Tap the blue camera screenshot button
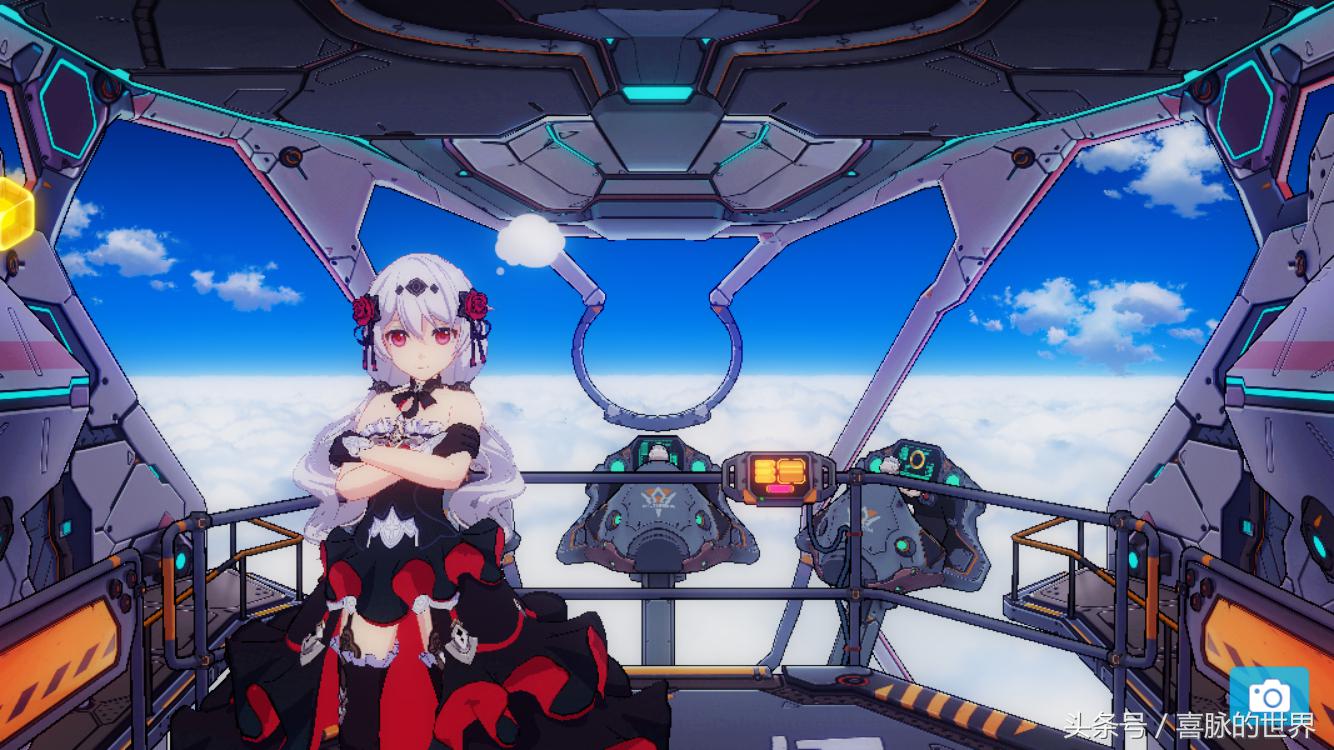Screen dimensions: 1334x750 pos(1270,692)
